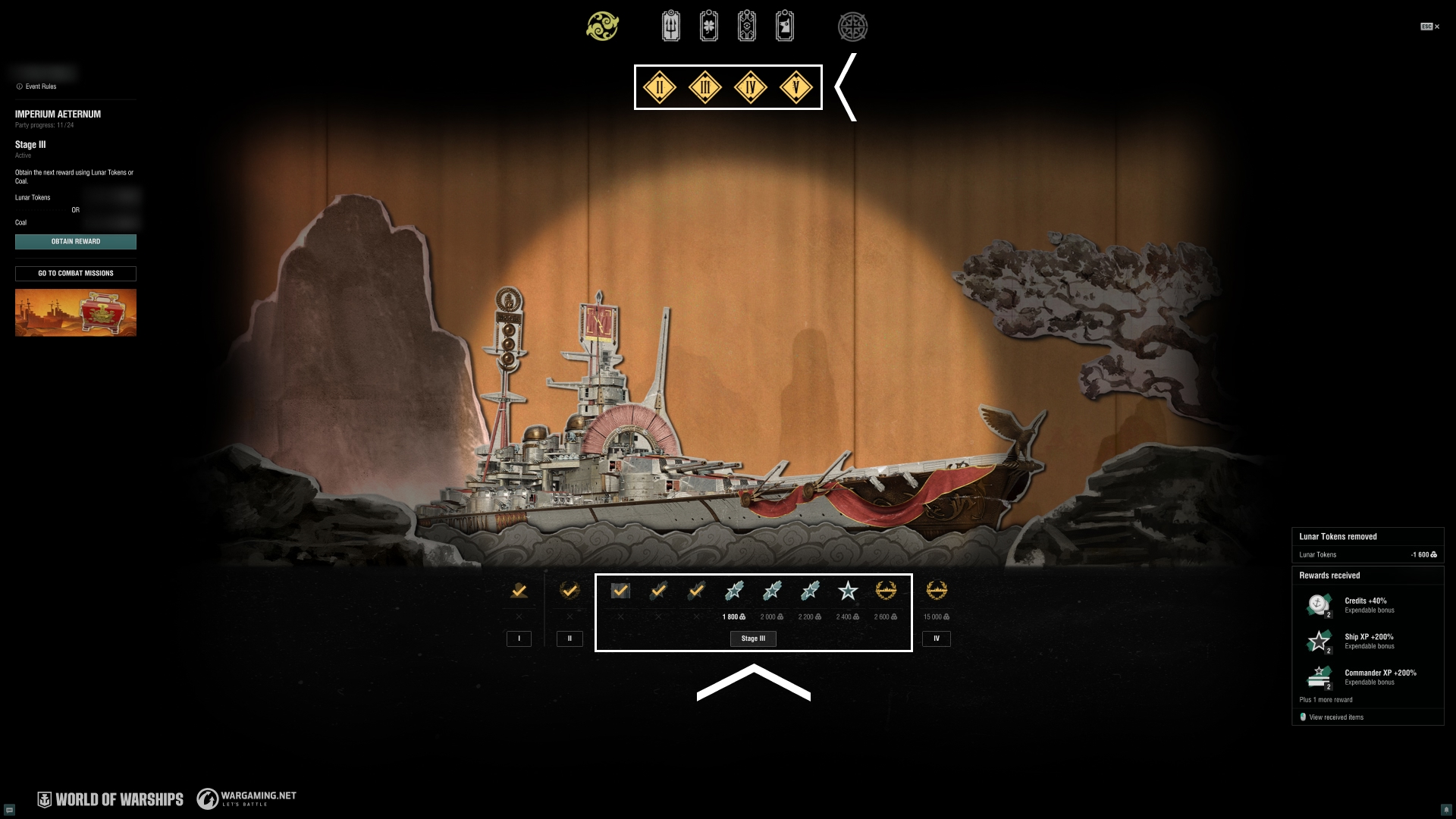Screen dimensions: 1456x819
Task: Select the horse head tag icon
Action: (785, 27)
